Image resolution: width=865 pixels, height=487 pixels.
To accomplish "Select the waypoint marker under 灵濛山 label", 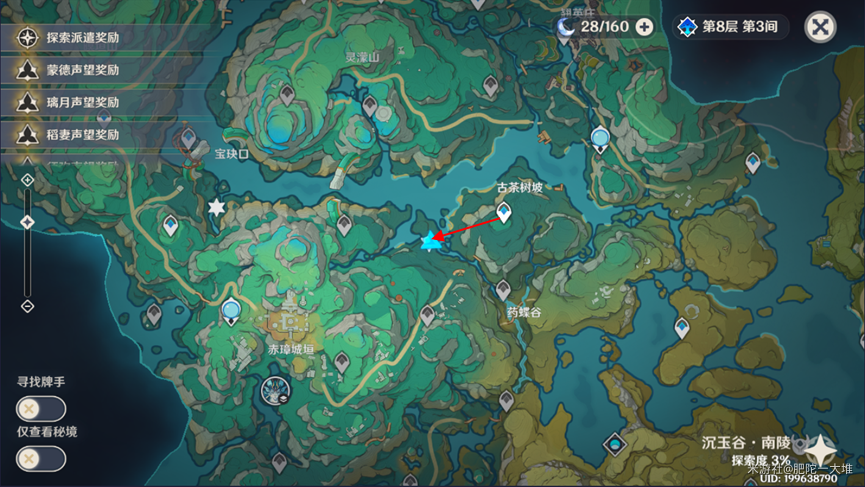I will [370, 104].
